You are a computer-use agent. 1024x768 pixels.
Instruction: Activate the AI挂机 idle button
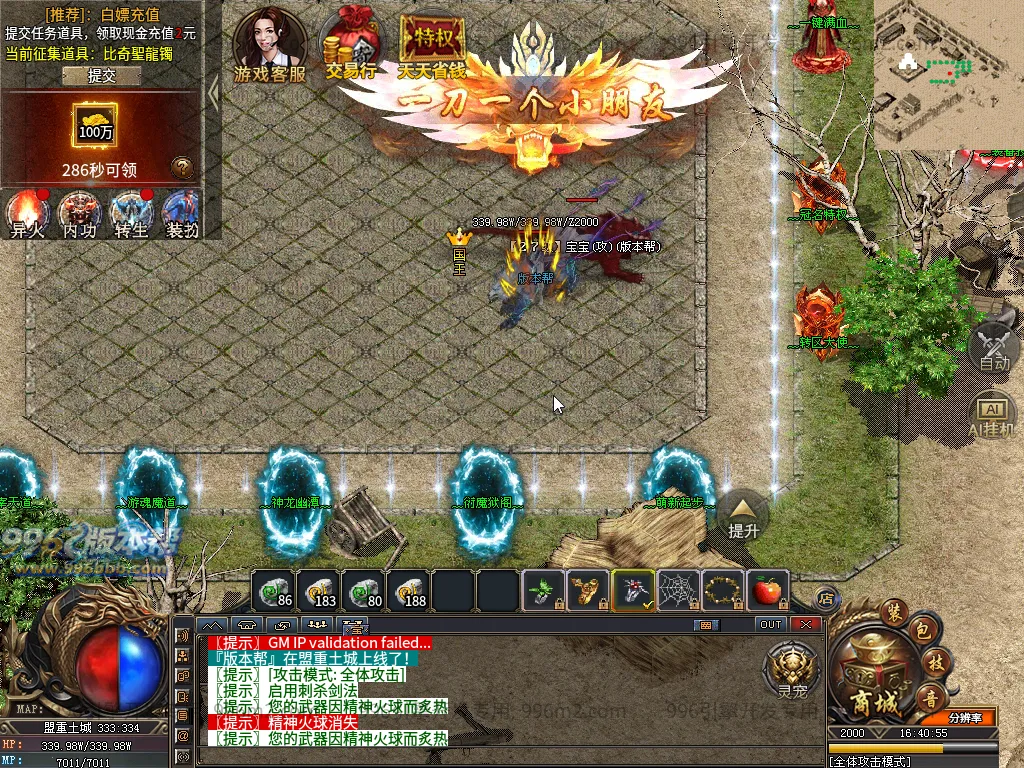coord(994,414)
